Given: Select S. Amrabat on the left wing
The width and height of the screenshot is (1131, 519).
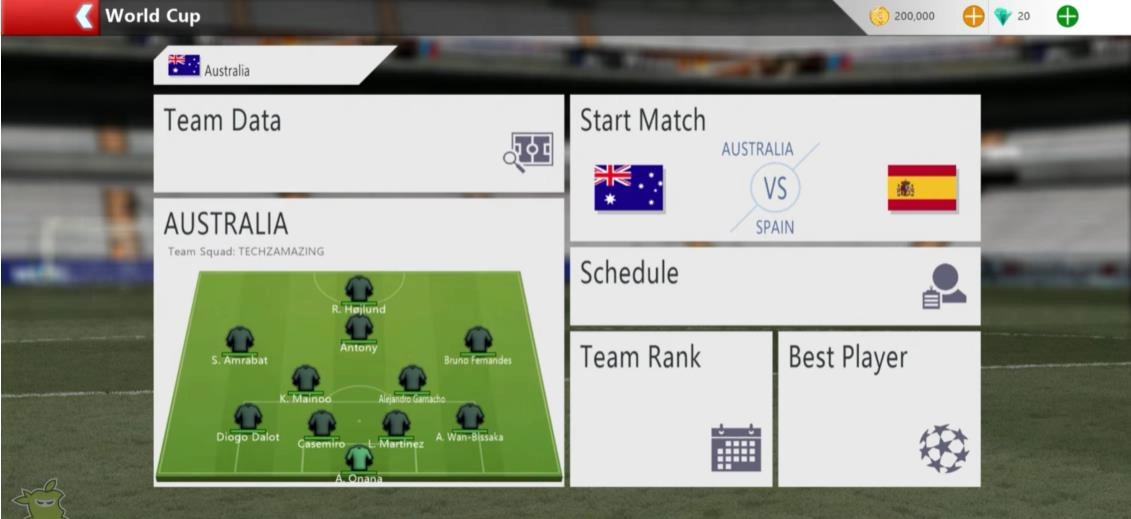Looking at the screenshot, I should (239, 343).
